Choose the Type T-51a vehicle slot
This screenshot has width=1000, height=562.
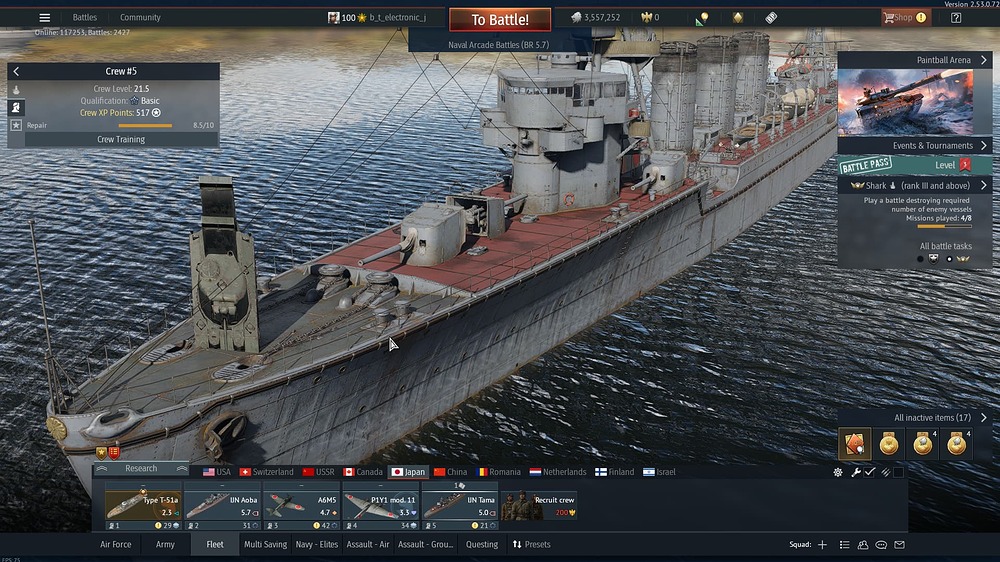[144, 506]
